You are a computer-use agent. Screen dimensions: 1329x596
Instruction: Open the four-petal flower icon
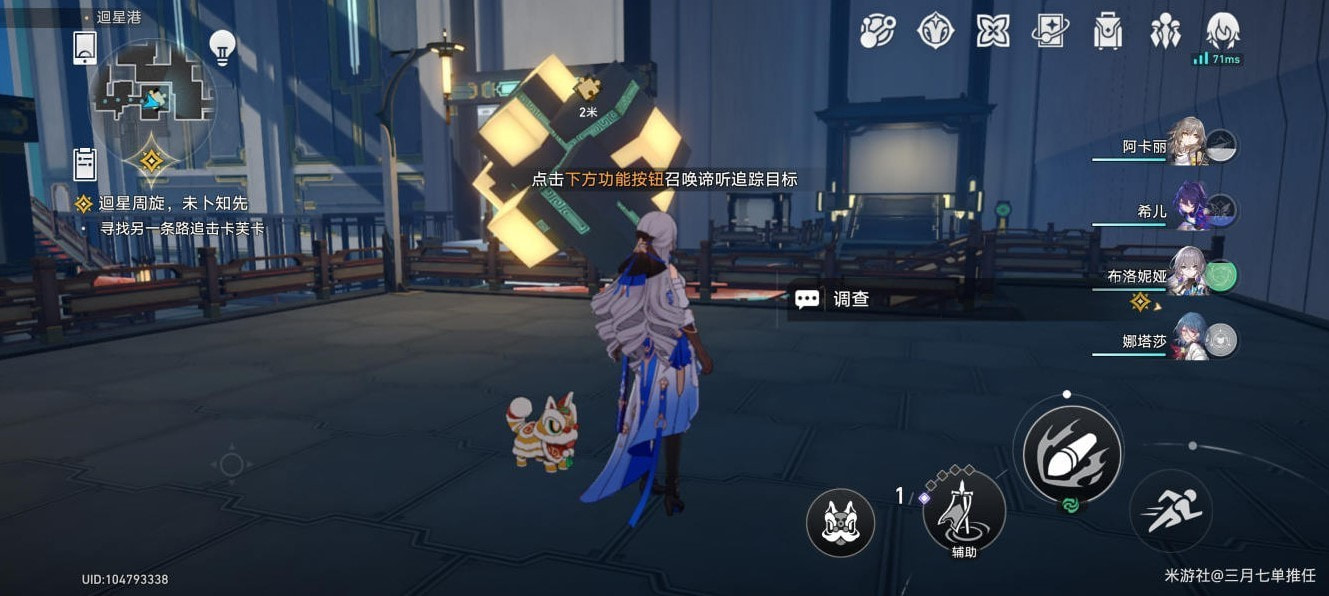(x=992, y=31)
